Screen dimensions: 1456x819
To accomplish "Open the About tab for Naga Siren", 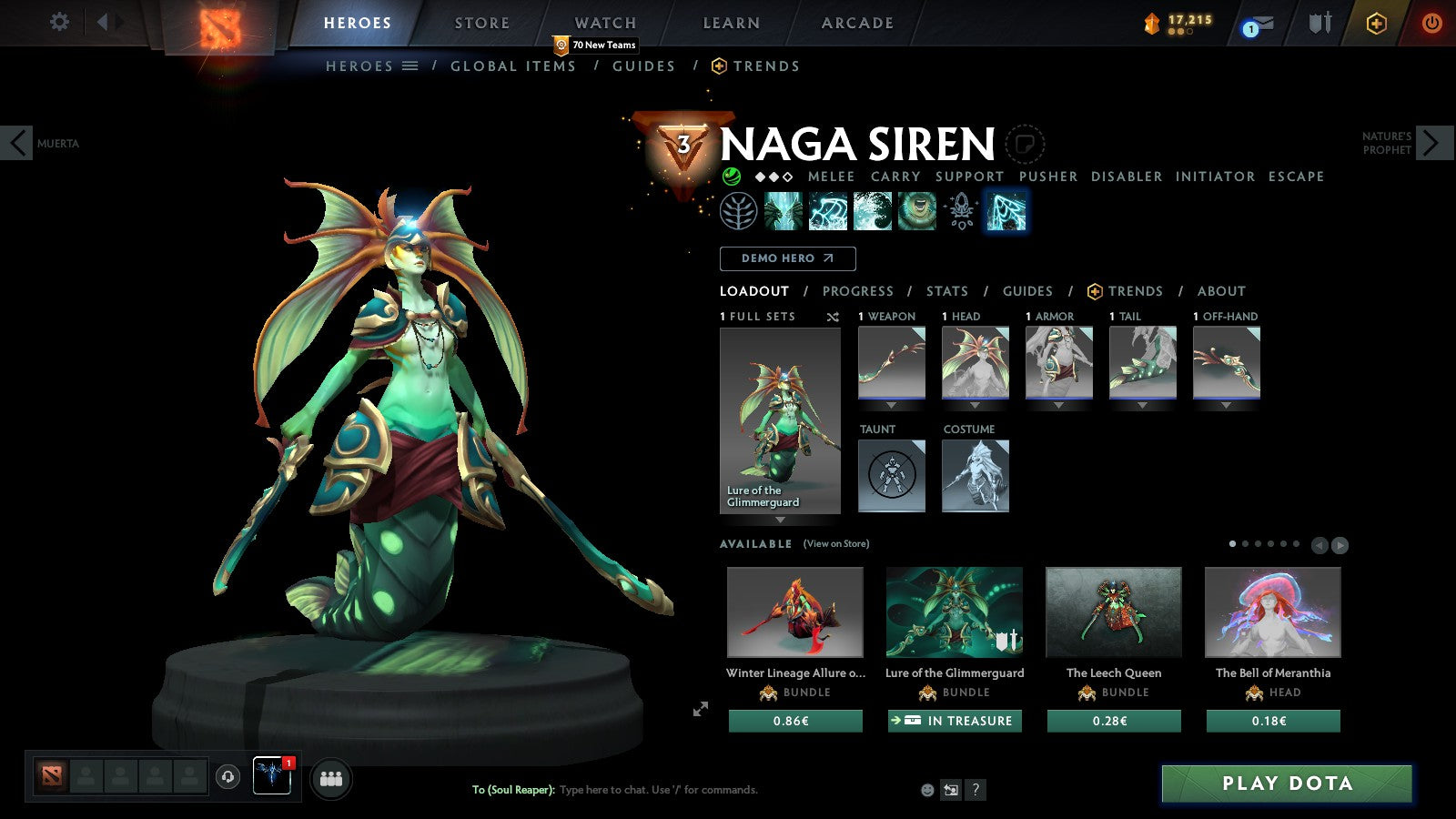I will click(1220, 291).
